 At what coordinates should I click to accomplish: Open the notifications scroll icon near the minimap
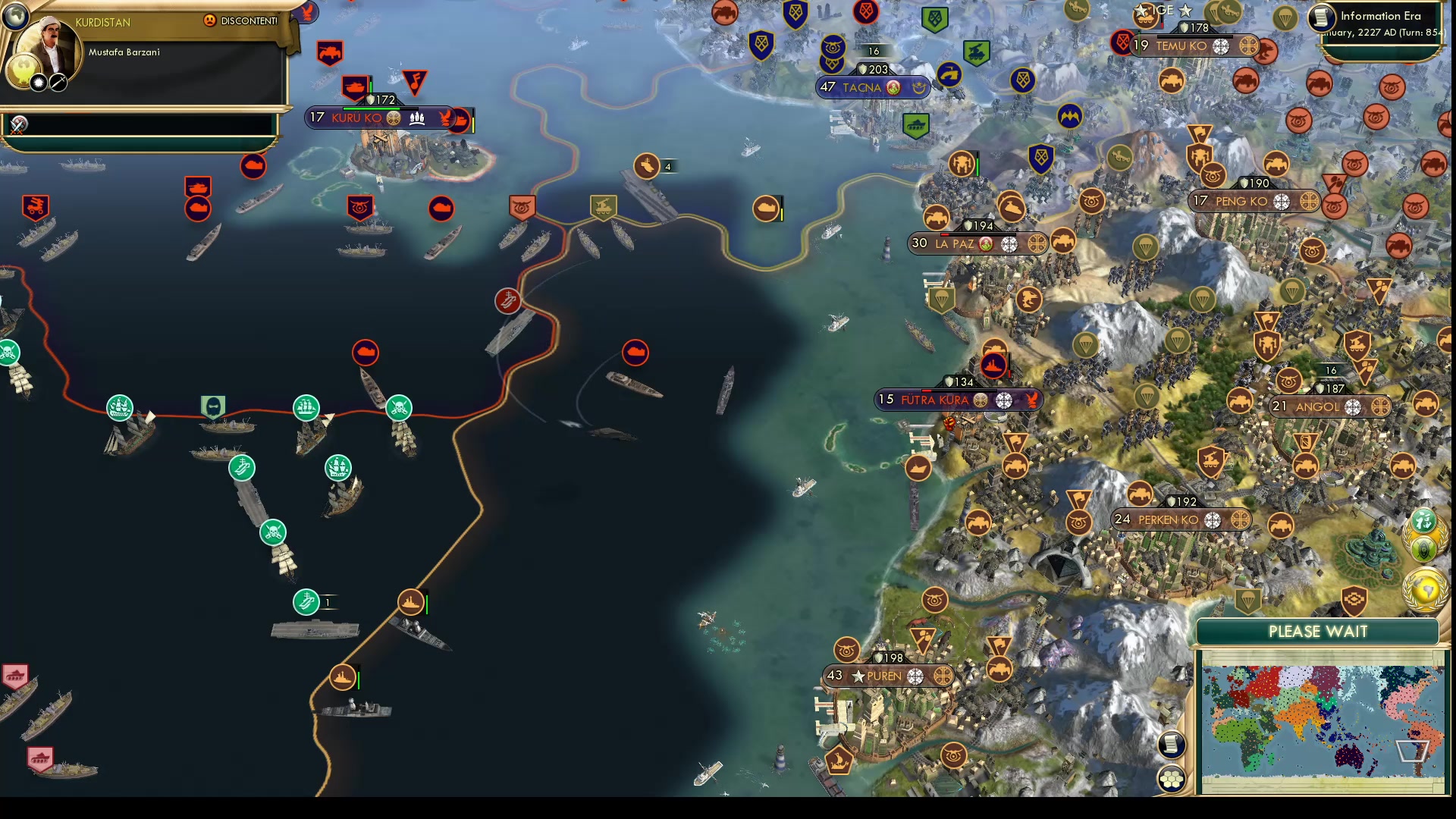(1172, 745)
